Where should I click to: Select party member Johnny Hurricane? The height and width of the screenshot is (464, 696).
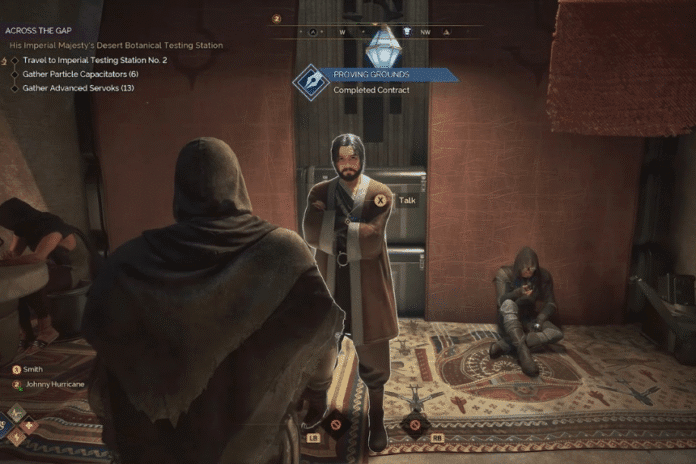pyautogui.click(x=54, y=384)
